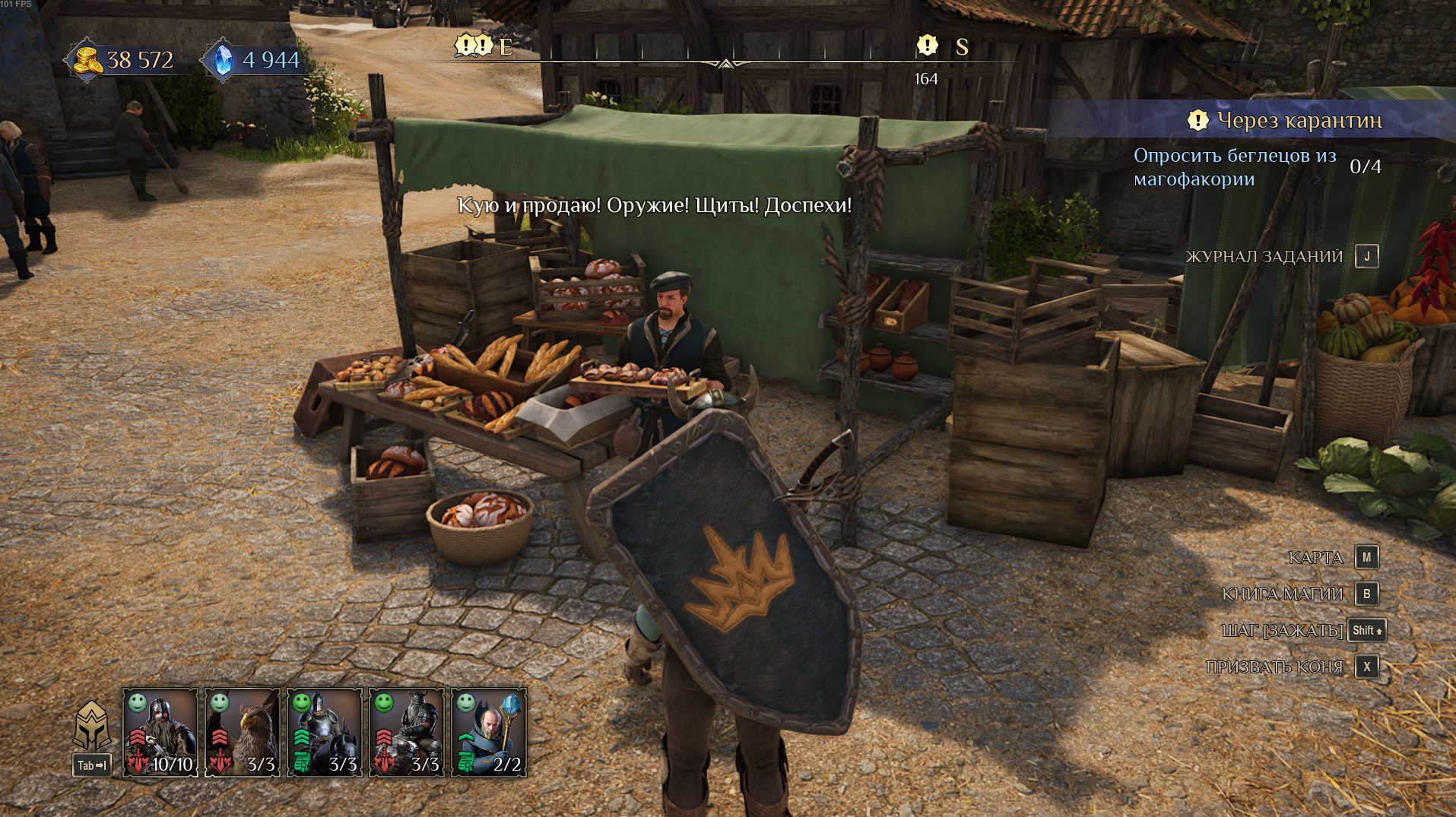The image size is (1456, 817).
Task: Open the Карта map
Action: click(1366, 557)
